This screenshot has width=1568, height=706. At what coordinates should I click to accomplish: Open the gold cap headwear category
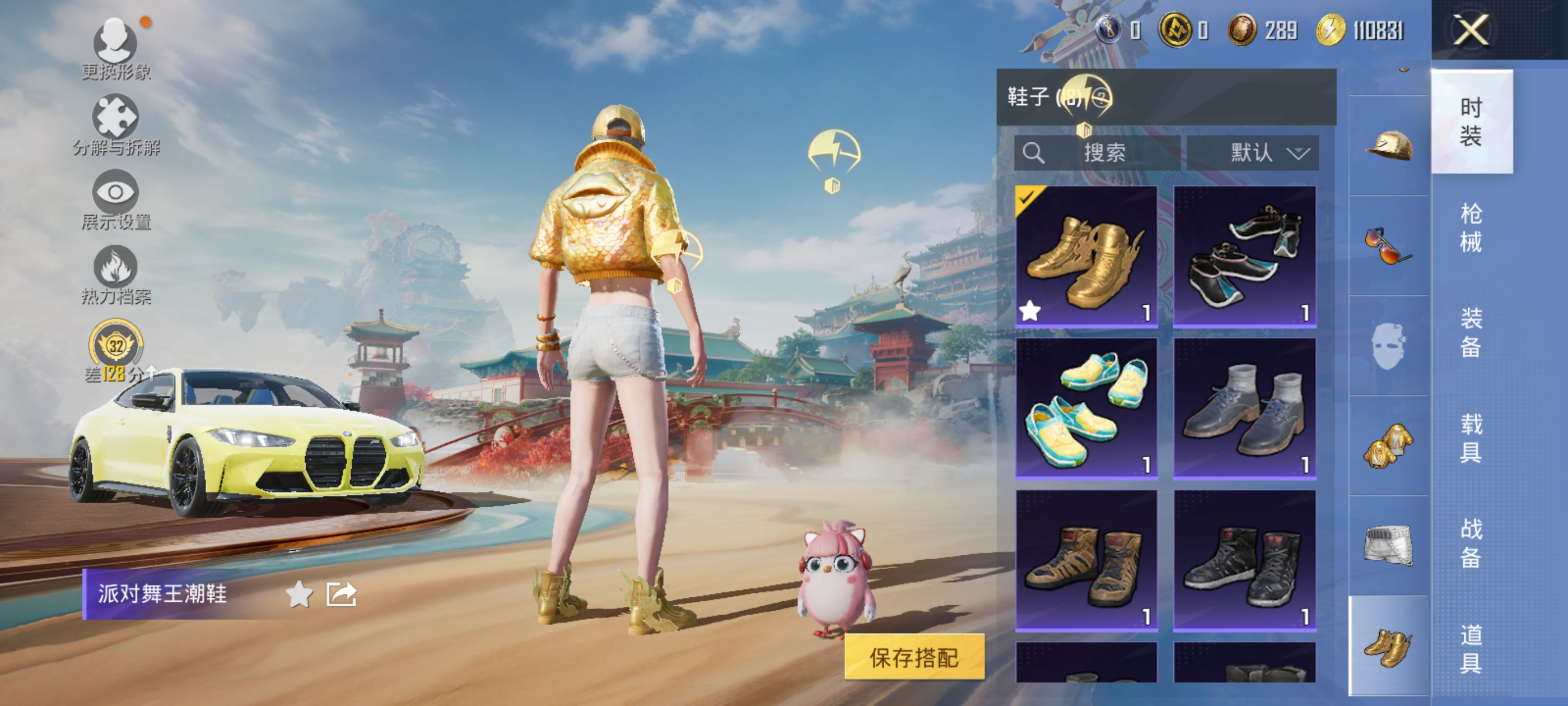1388,146
